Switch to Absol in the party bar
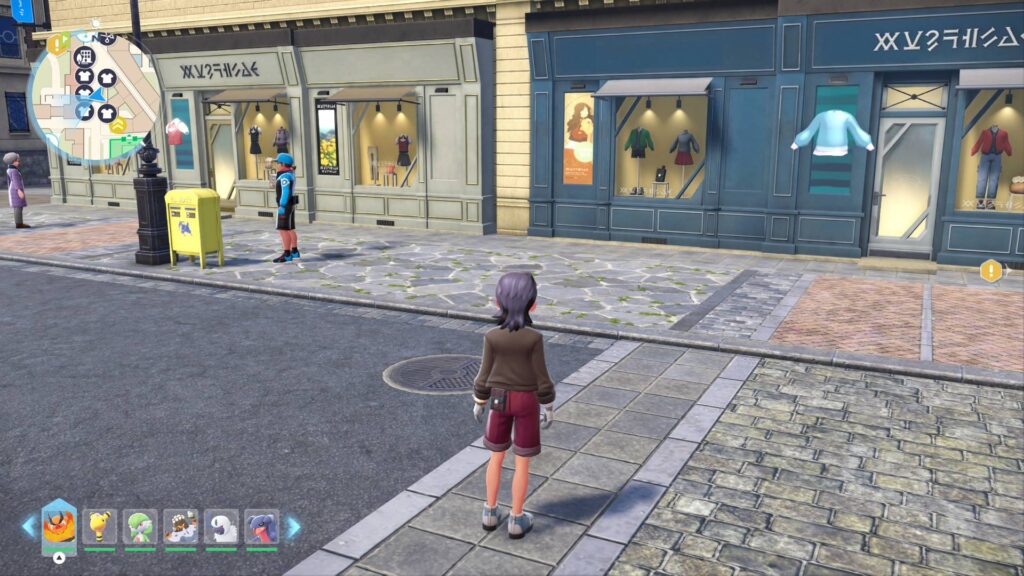The width and height of the screenshot is (1024, 576). tap(221, 526)
